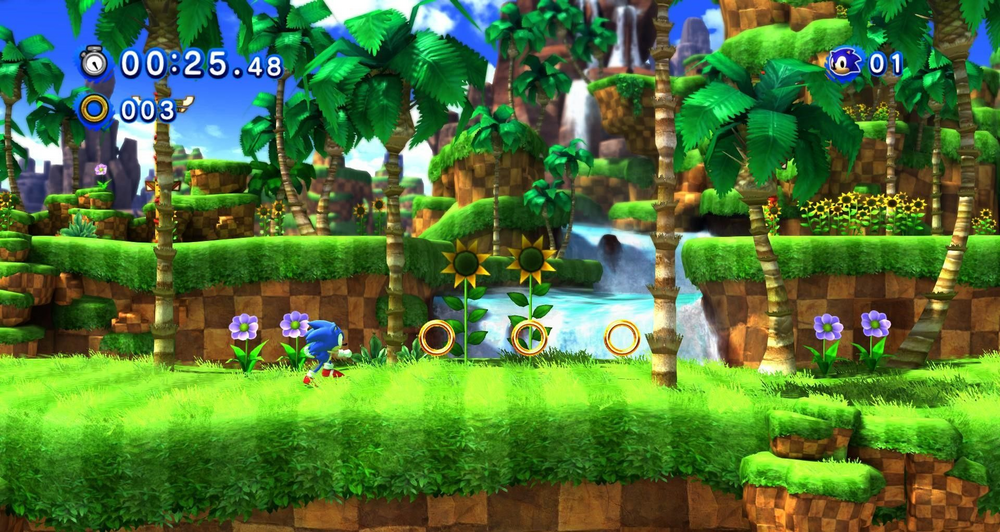Select the gold ring counter icon
The image size is (1000, 532).
(x=95, y=109)
